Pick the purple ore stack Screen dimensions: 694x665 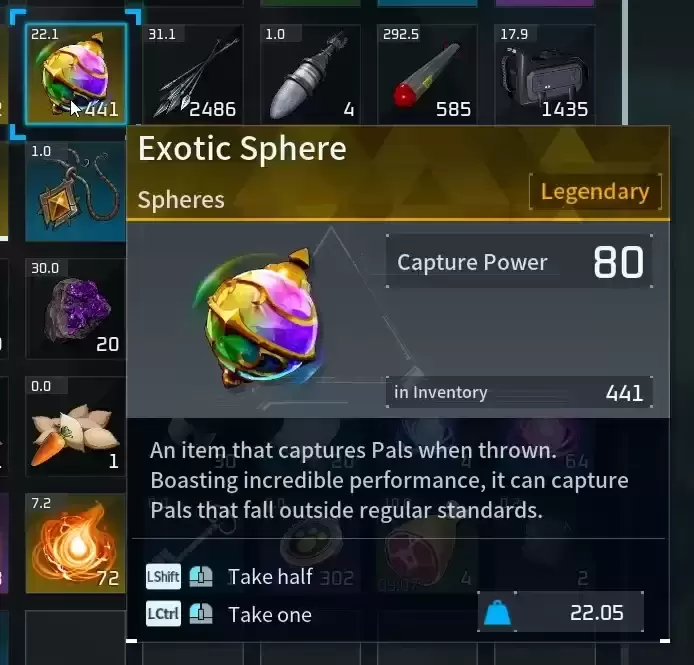click(x=75, y=308)
